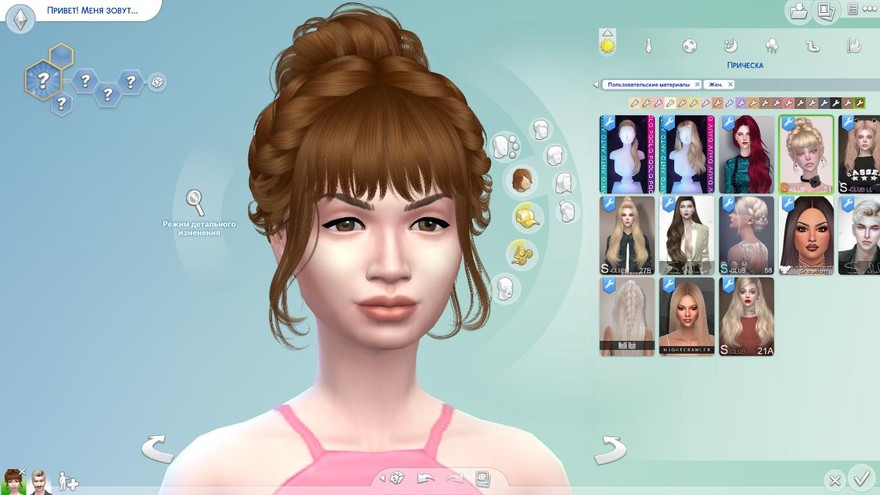880x495 pixels.
Task: Remove the "Жен." filter tag
Action: click(x=731, y=85)
